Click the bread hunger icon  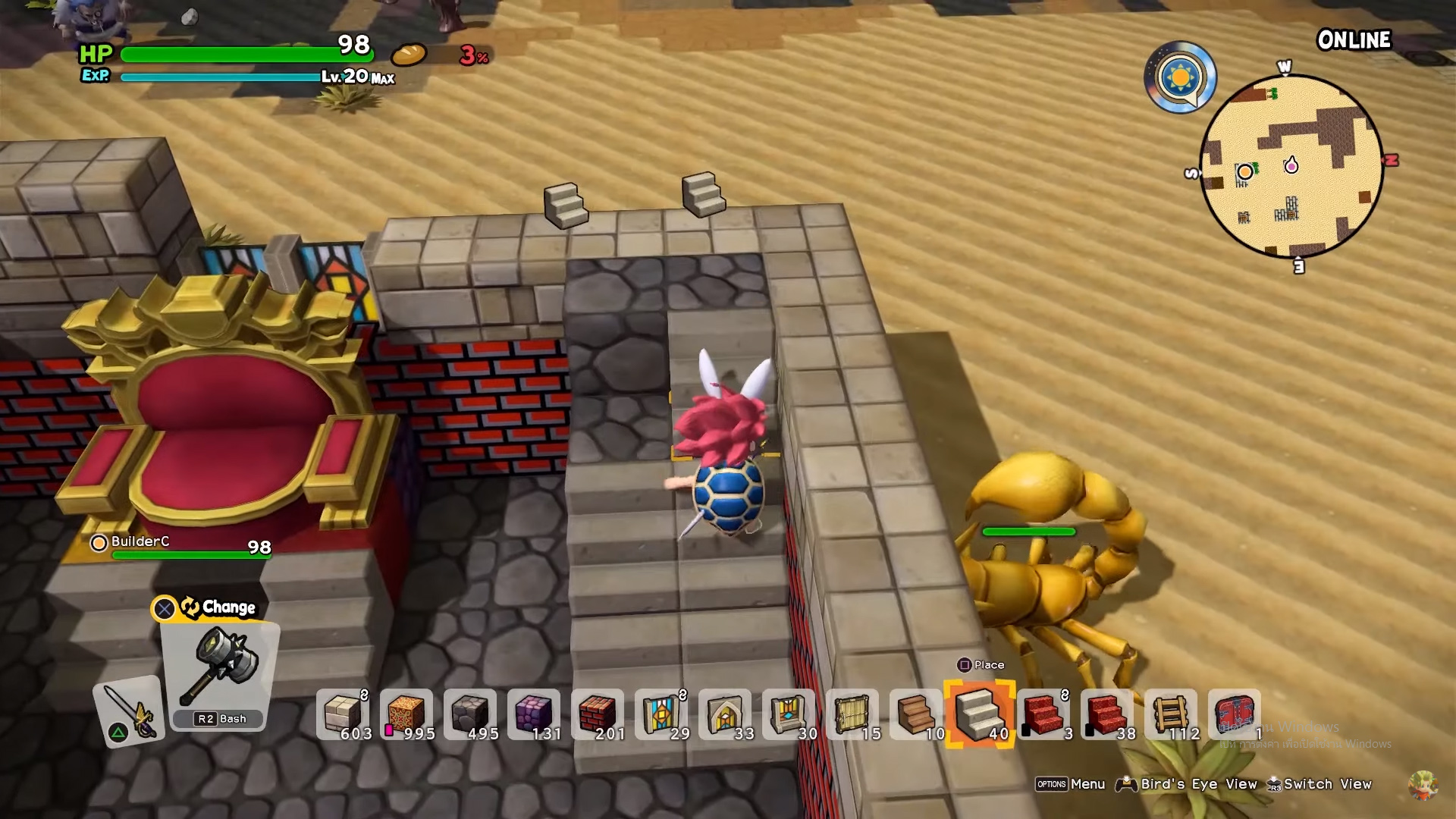click(409, 55)
